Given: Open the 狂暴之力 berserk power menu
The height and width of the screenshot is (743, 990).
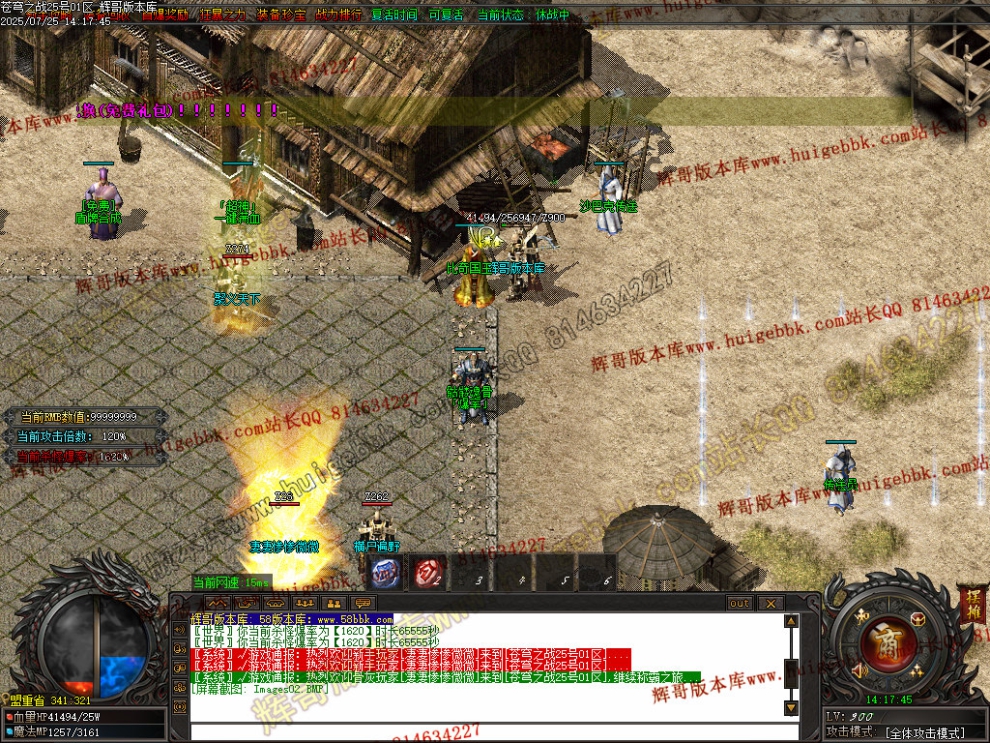Looking at the screenshot, I should pos(222,16).
